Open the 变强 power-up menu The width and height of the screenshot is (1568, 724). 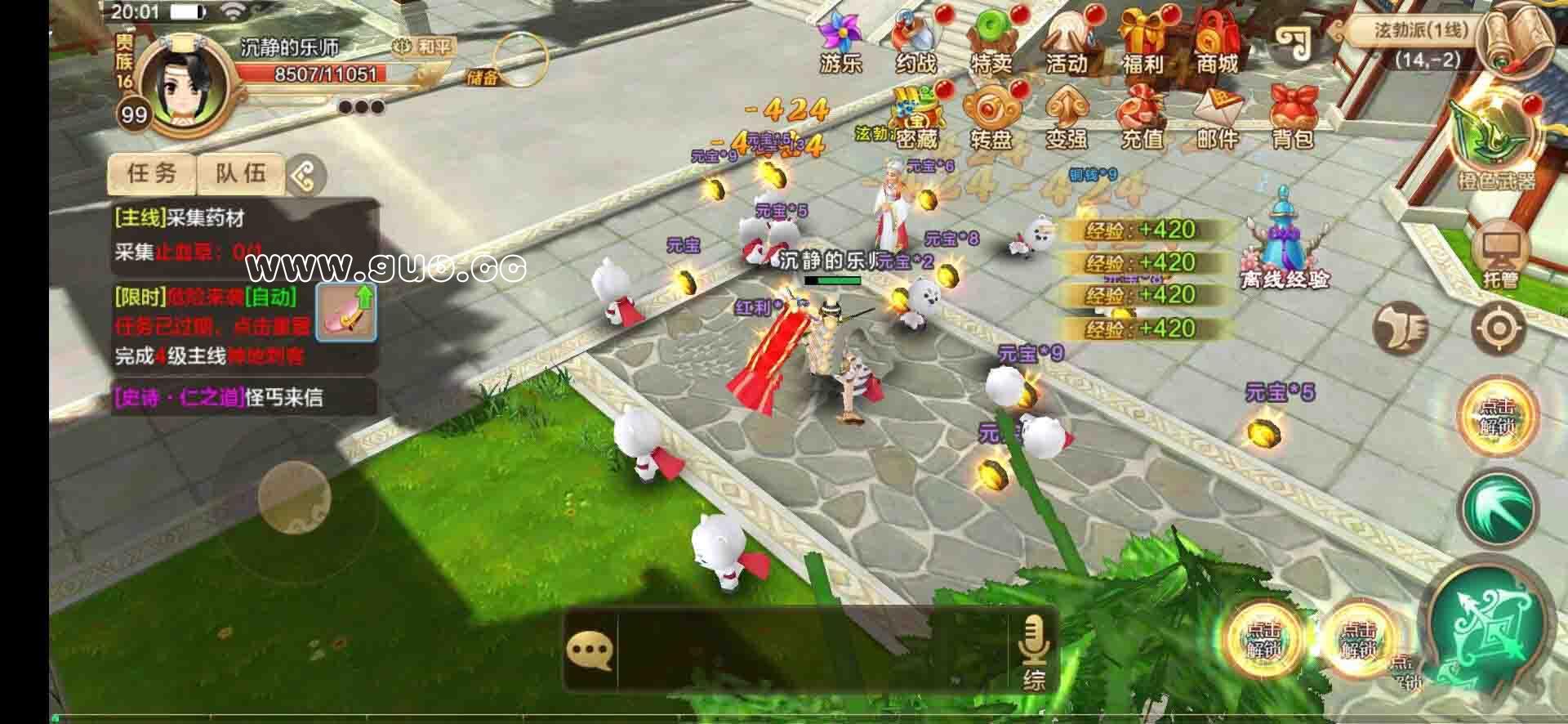tap(1067, 118)
